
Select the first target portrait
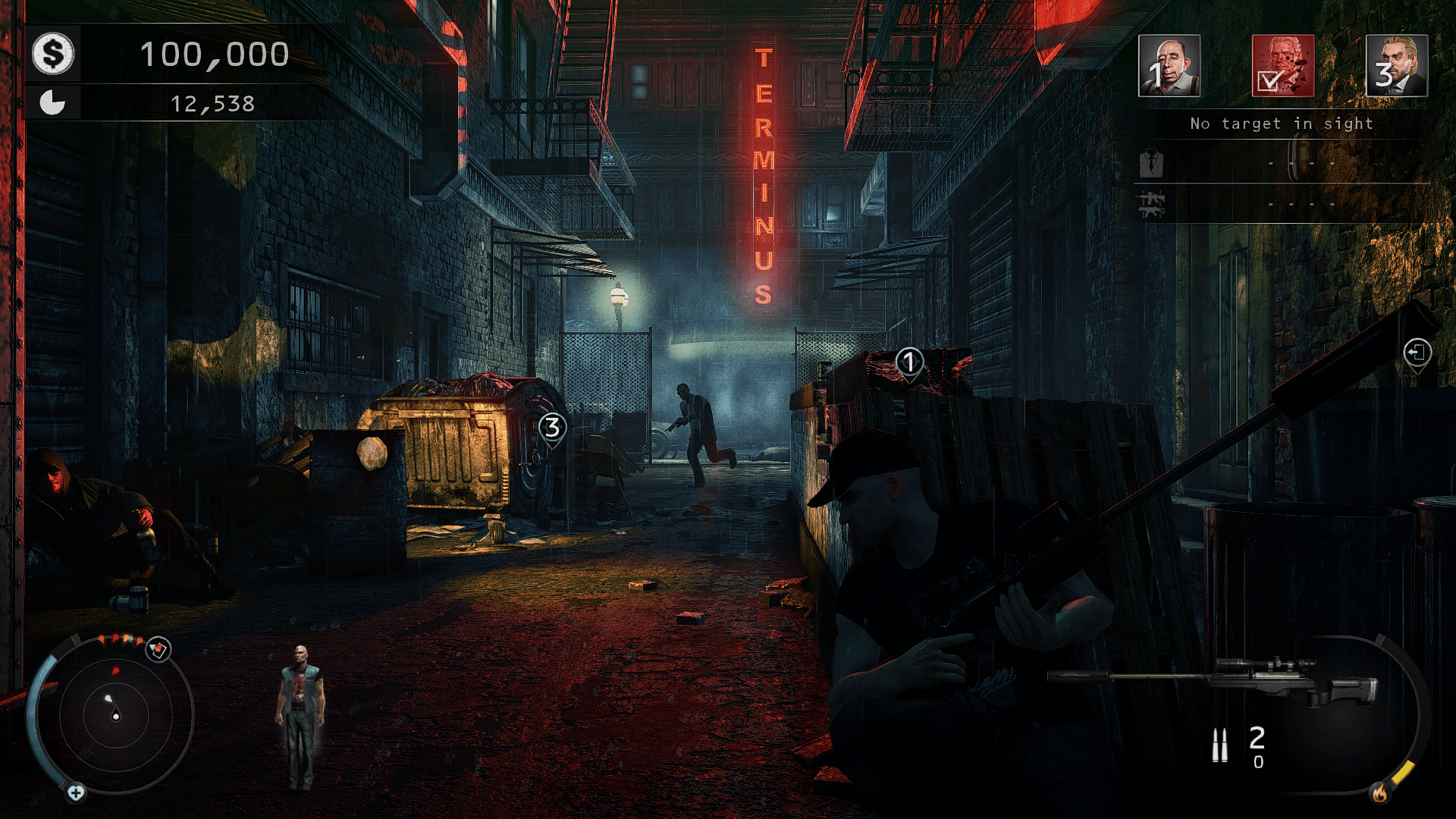coord(1169,66)
